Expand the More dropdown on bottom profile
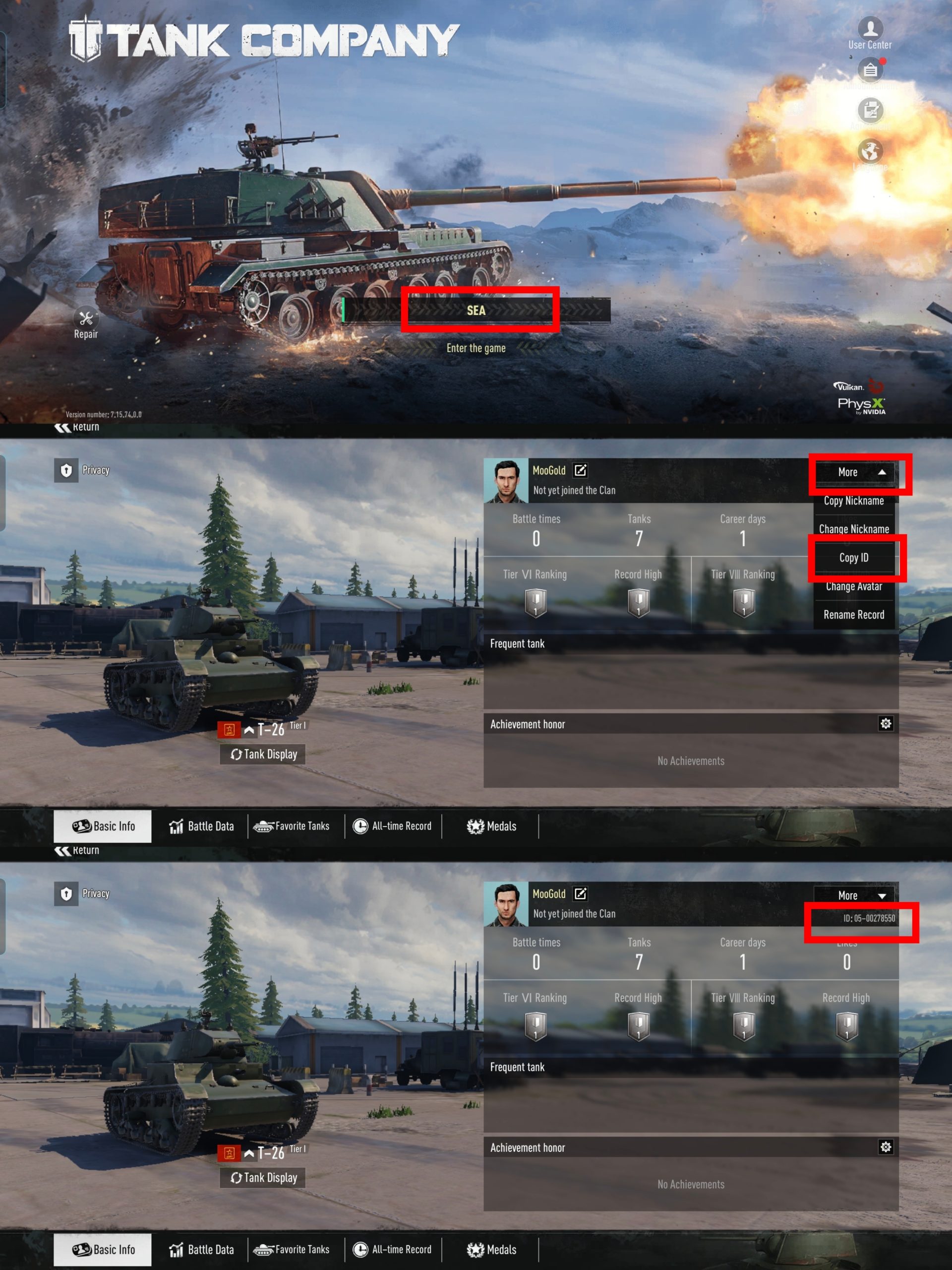Screen dimensions: 952x1270 pos(854,895)
